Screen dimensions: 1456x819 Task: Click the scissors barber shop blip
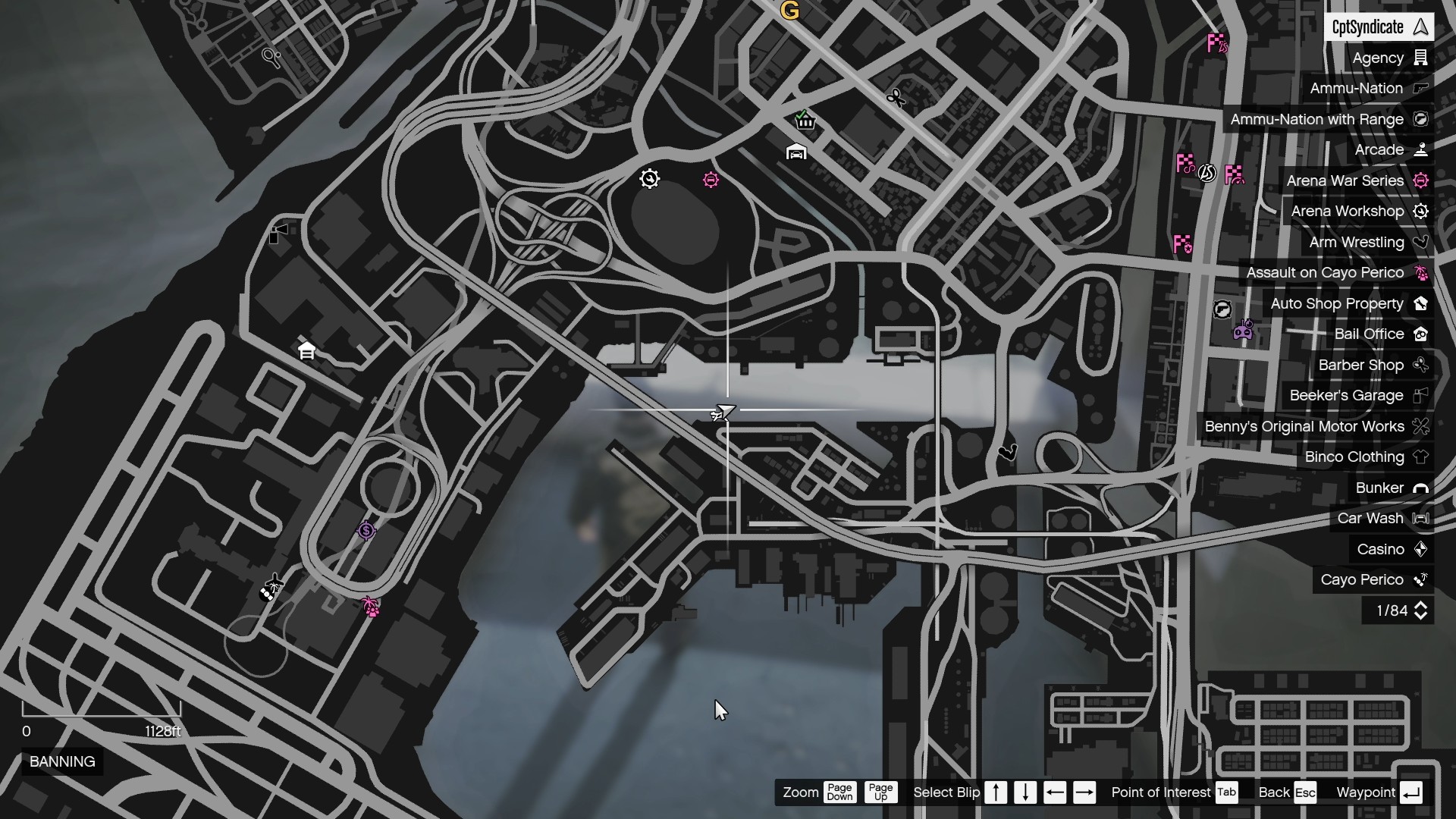click(896, 98)
